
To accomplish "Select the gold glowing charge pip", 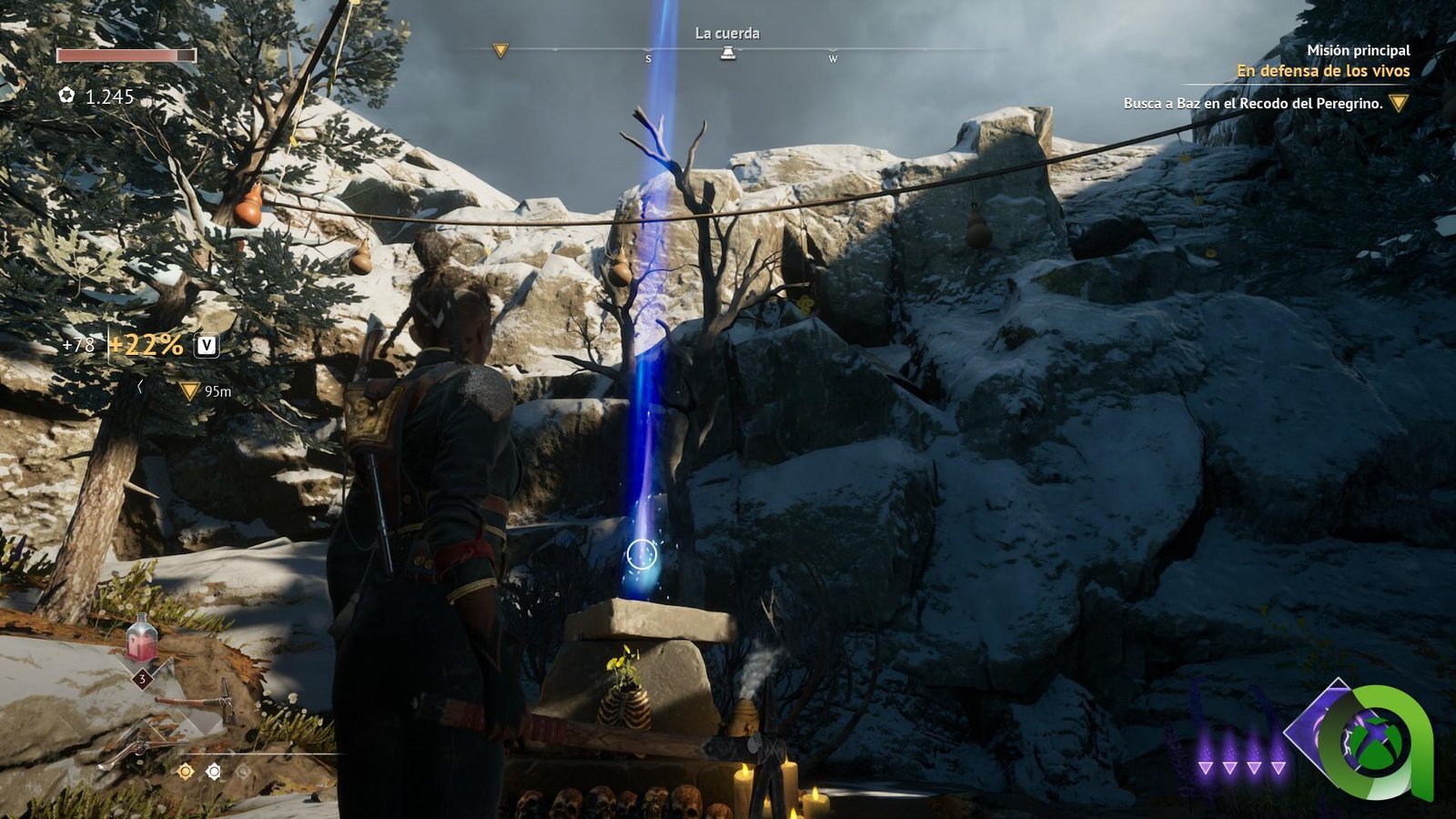I will pyautogui.click(x=186, y=772).
